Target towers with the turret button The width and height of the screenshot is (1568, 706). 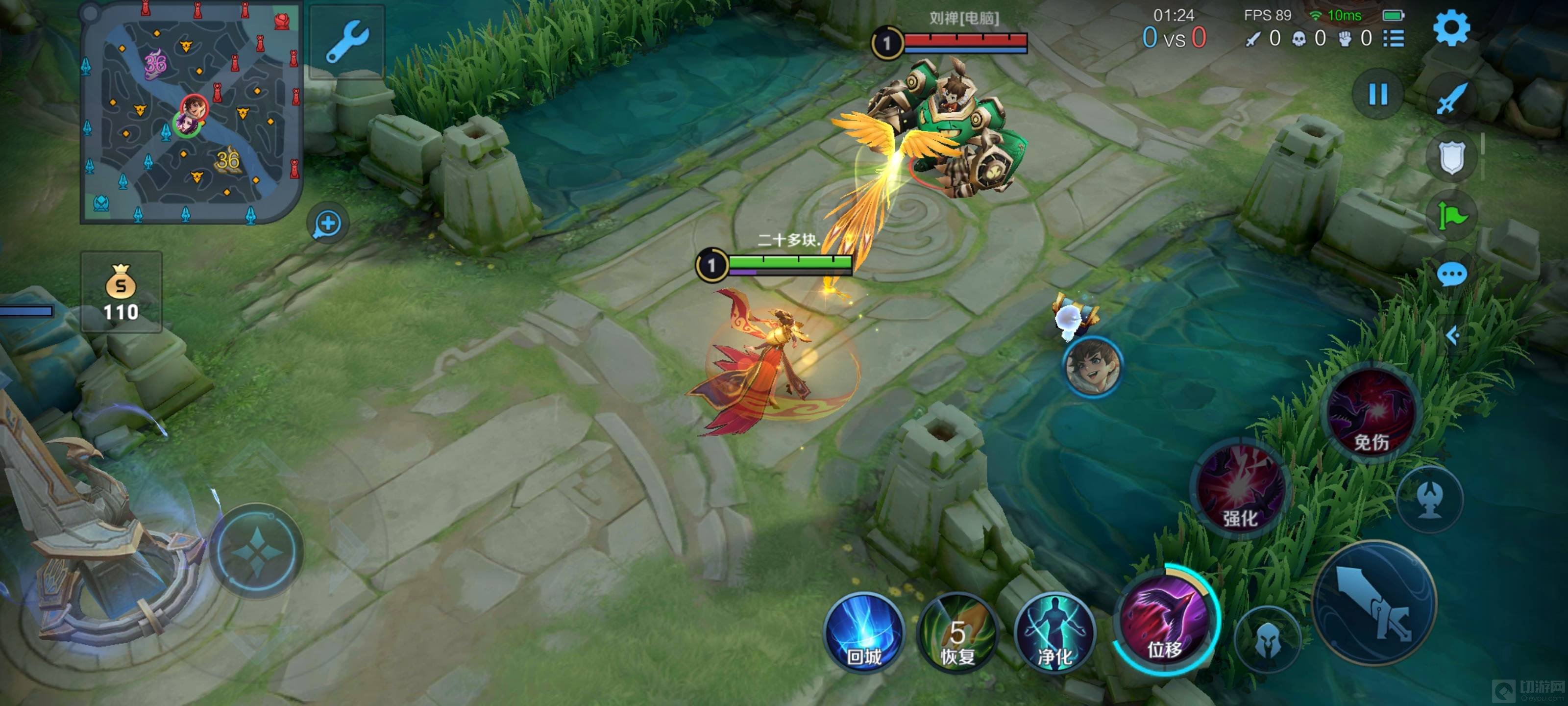tap(1429, 501)
